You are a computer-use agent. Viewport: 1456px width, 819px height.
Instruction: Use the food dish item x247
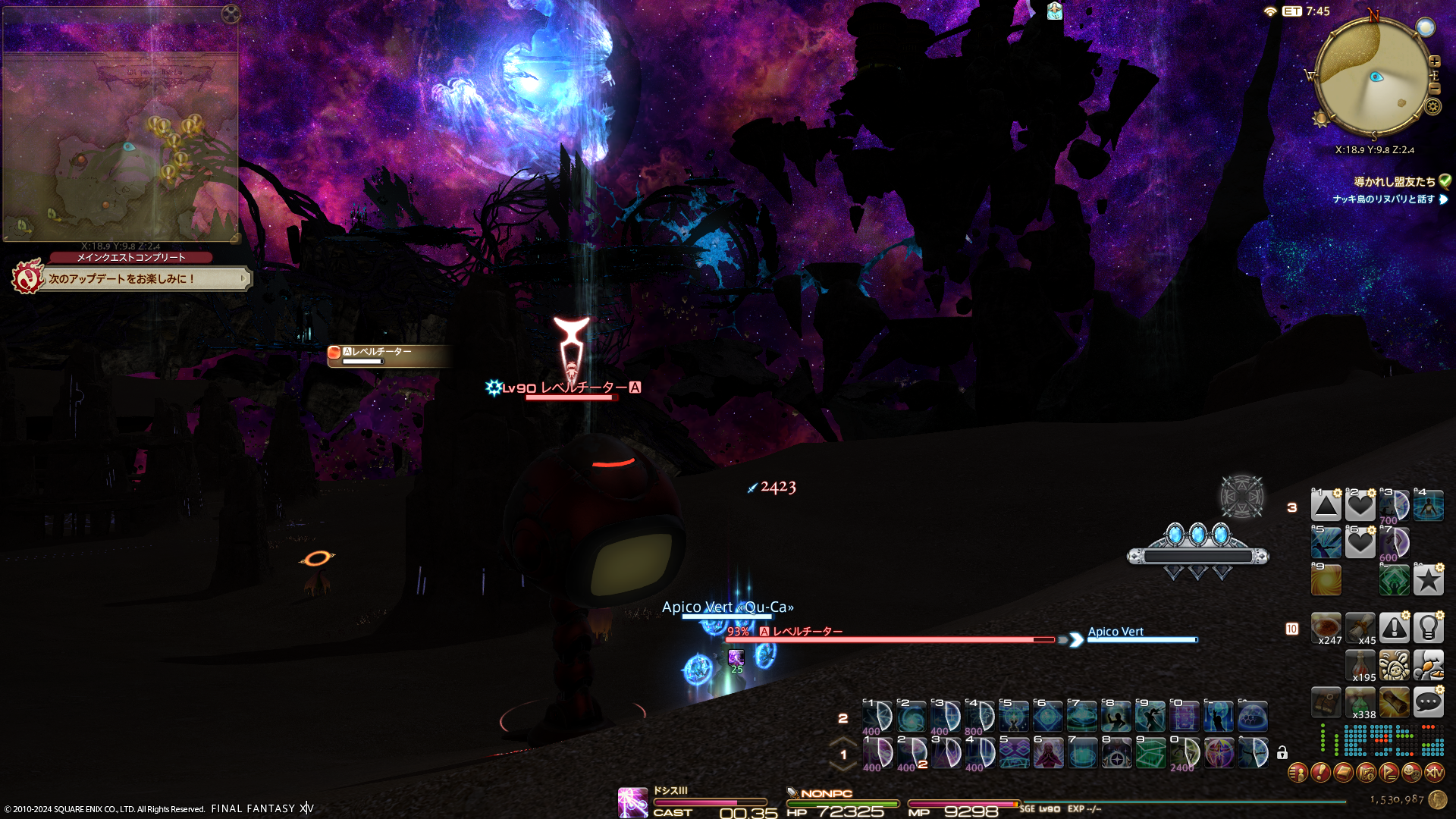(x=1326, y=629)
